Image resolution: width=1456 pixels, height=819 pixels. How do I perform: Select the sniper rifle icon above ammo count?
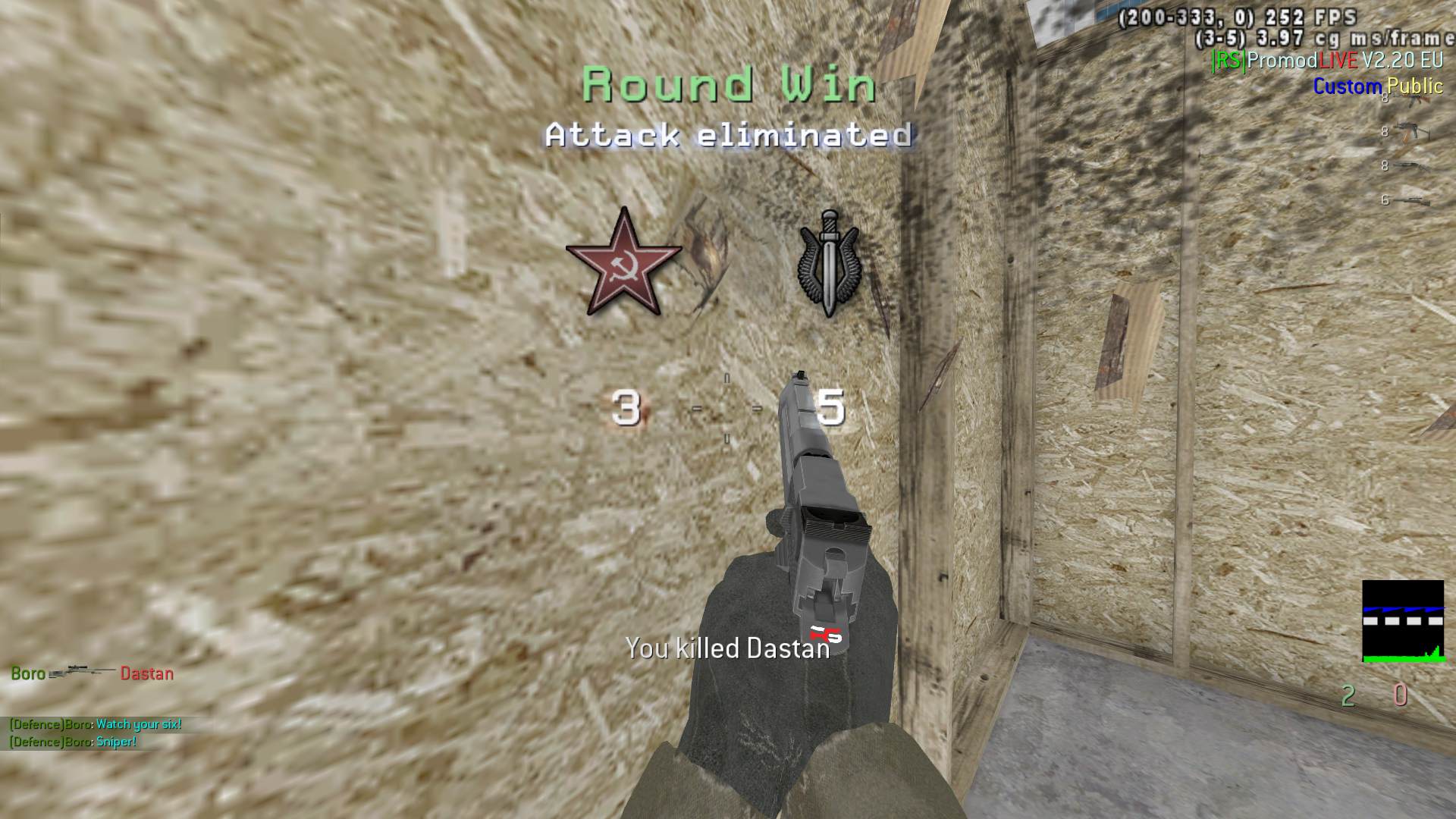[1412, 201]
